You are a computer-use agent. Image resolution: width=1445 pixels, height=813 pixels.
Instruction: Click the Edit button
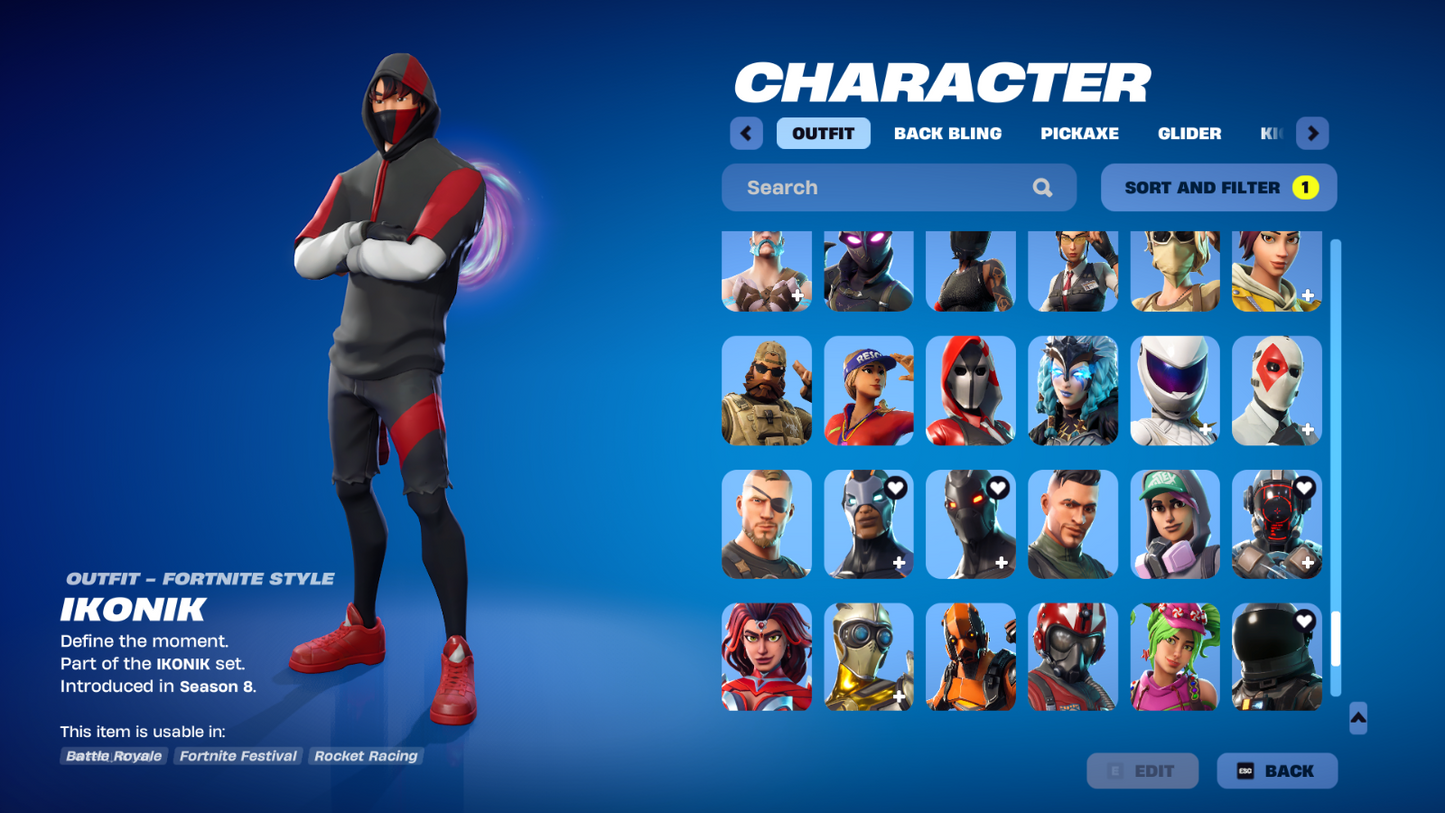pos(1143,770)
